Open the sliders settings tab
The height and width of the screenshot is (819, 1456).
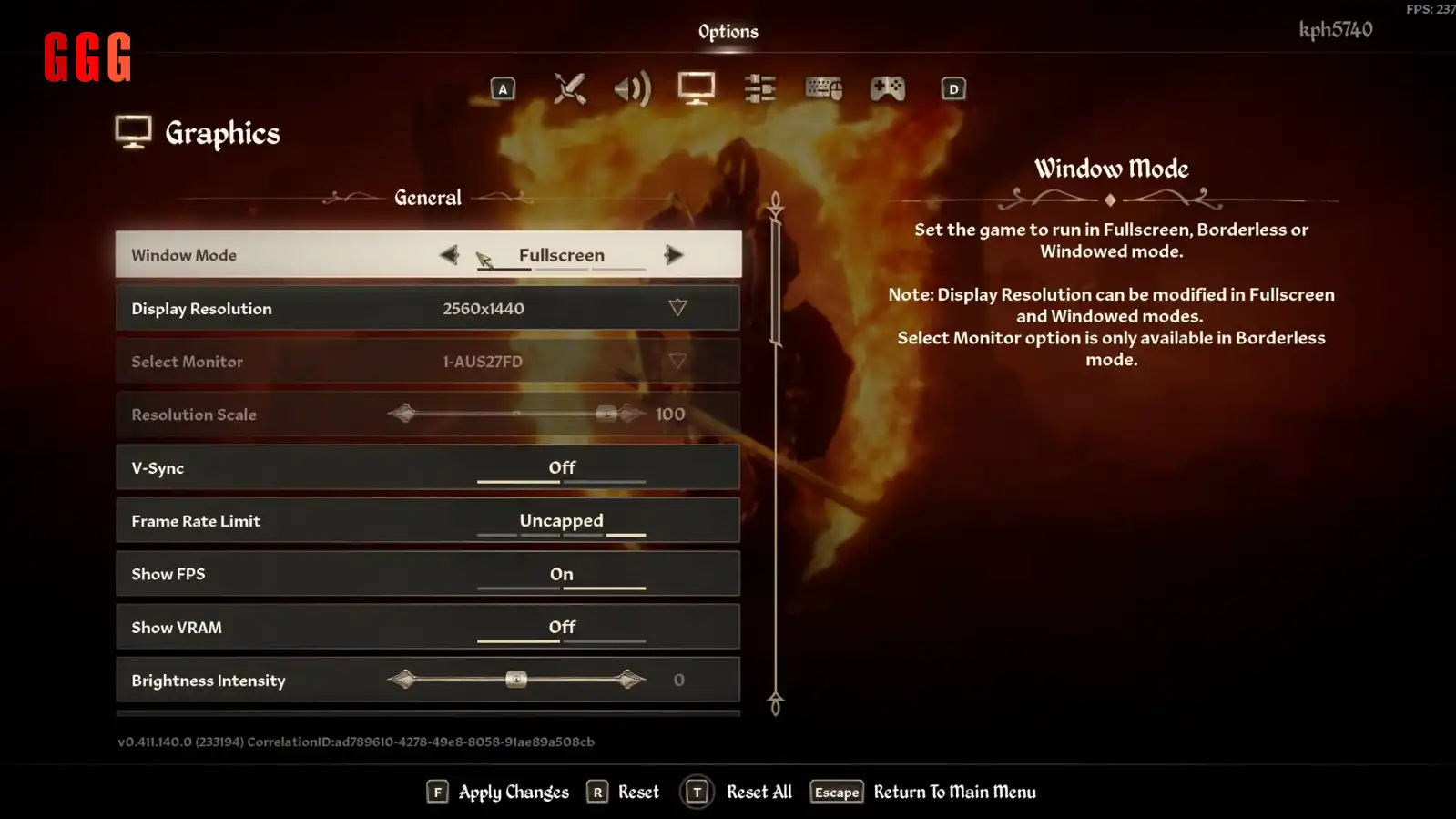pos(759,88)
